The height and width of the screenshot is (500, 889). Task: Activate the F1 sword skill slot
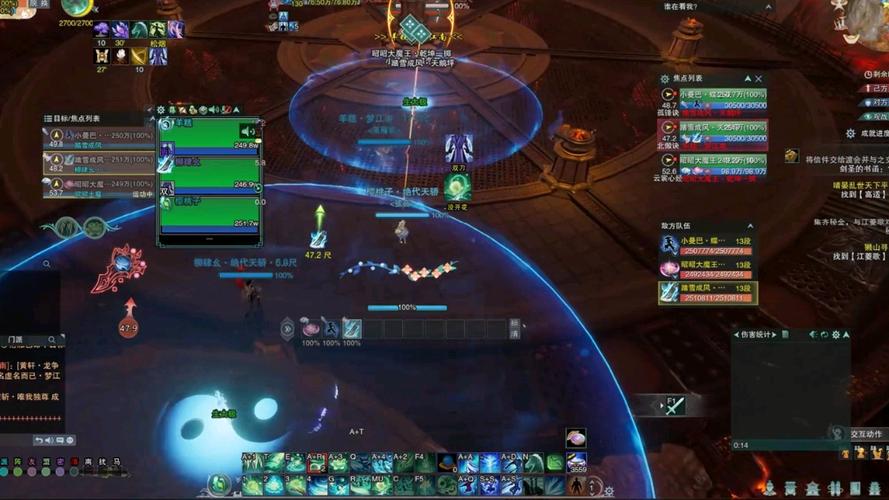click(675, 405)
